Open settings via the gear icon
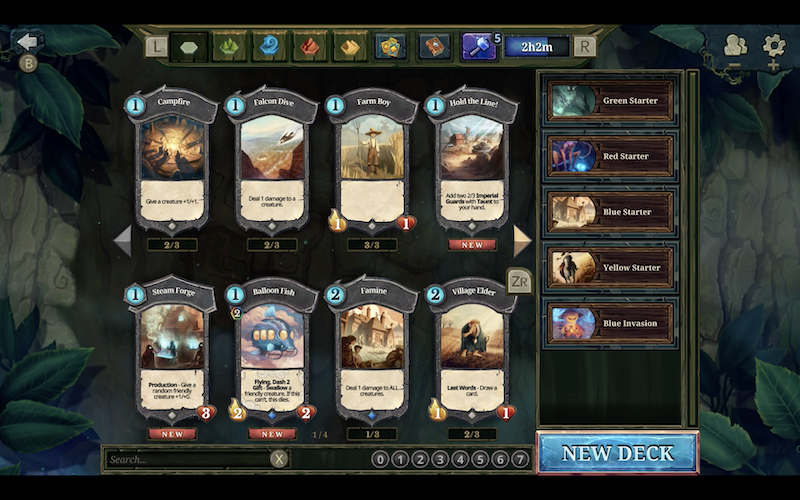The height and width of the screenshot is (500, 800). tap(773, 45)
